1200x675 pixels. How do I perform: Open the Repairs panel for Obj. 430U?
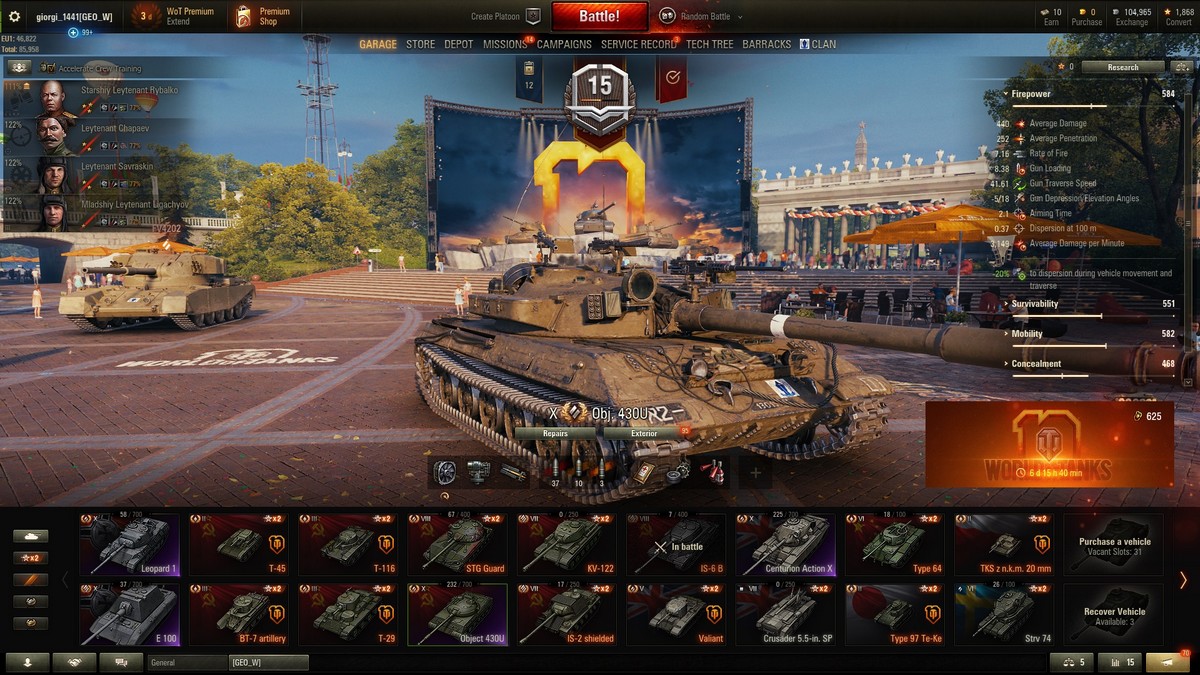[555, 433]
